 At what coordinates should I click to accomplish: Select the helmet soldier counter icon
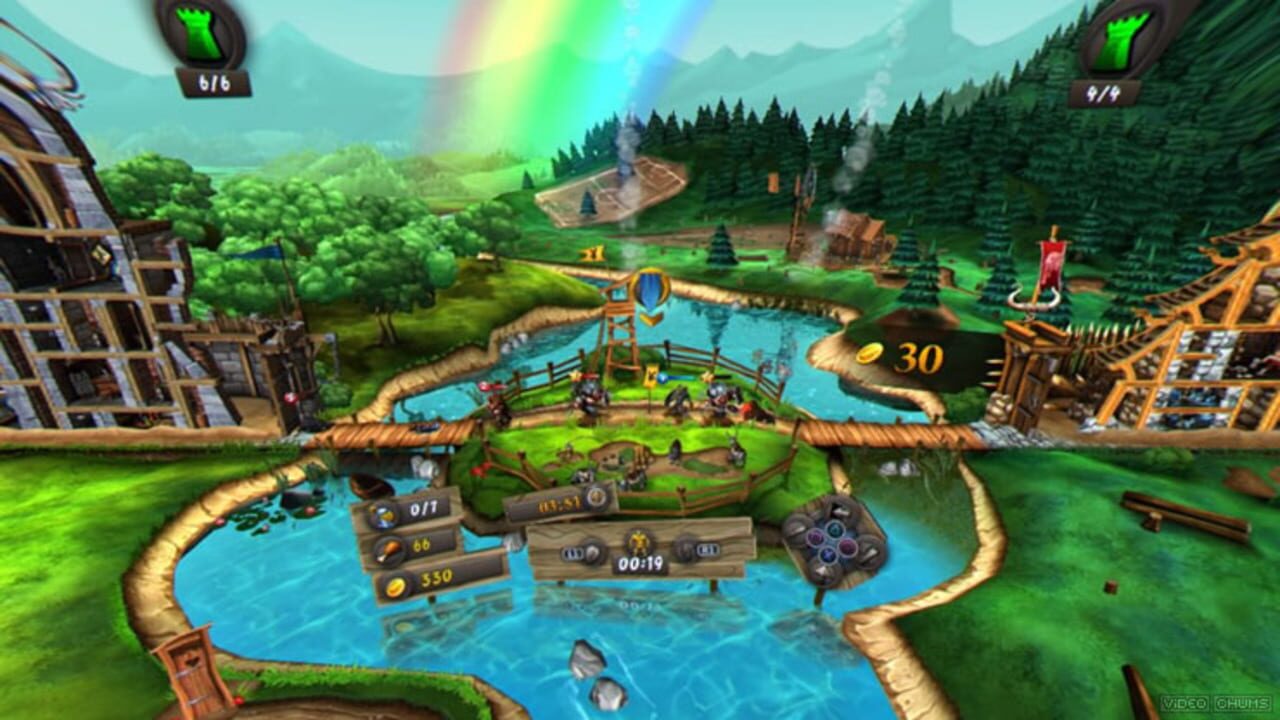[381, 513]
